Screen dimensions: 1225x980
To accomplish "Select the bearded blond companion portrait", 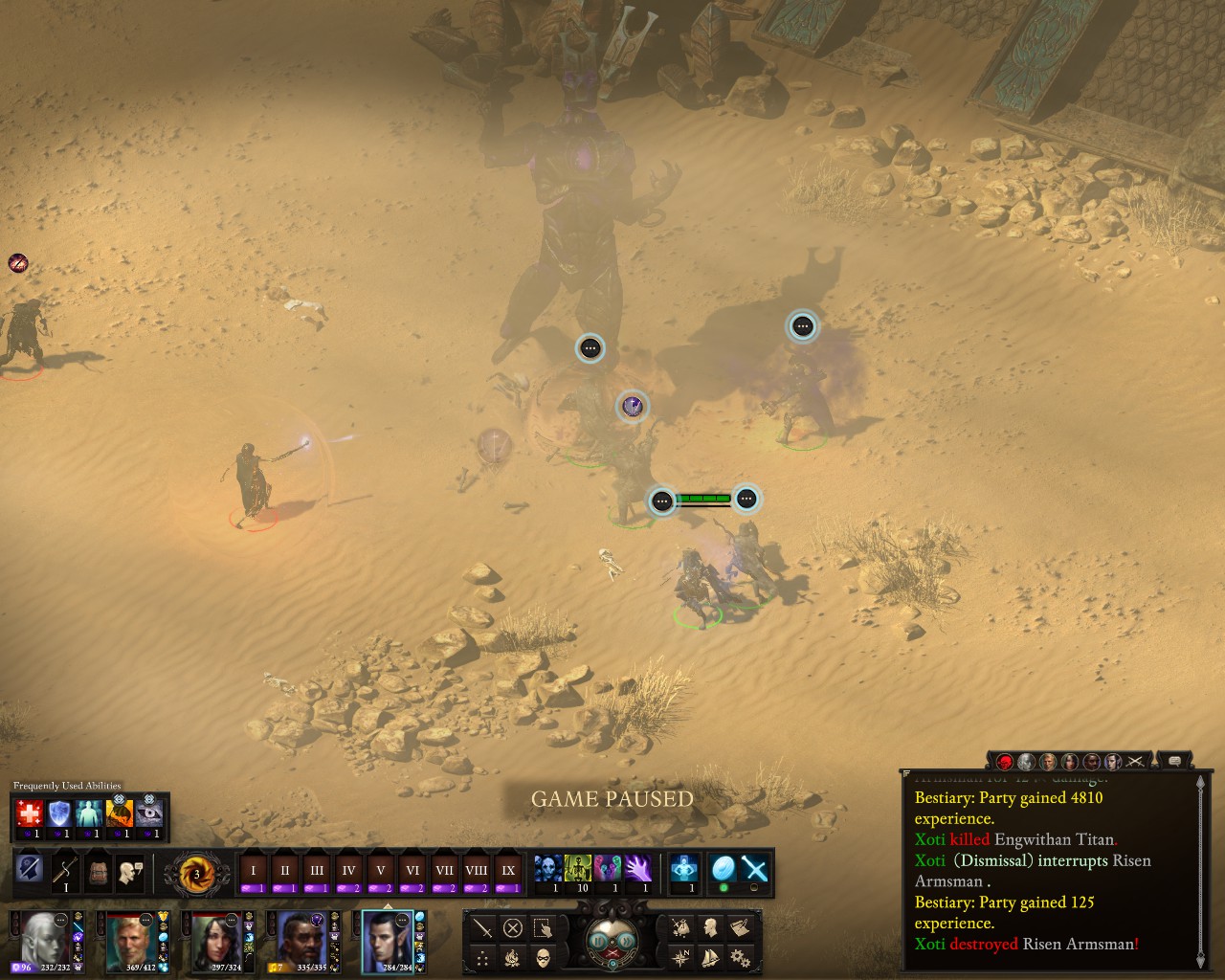I will pos(129,940).
